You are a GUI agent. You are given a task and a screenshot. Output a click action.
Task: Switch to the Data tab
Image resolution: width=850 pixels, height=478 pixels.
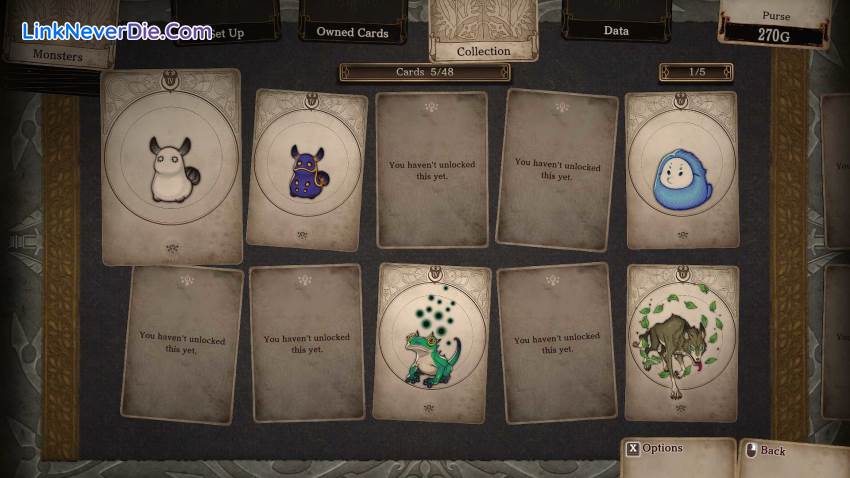tap(616, 29)
